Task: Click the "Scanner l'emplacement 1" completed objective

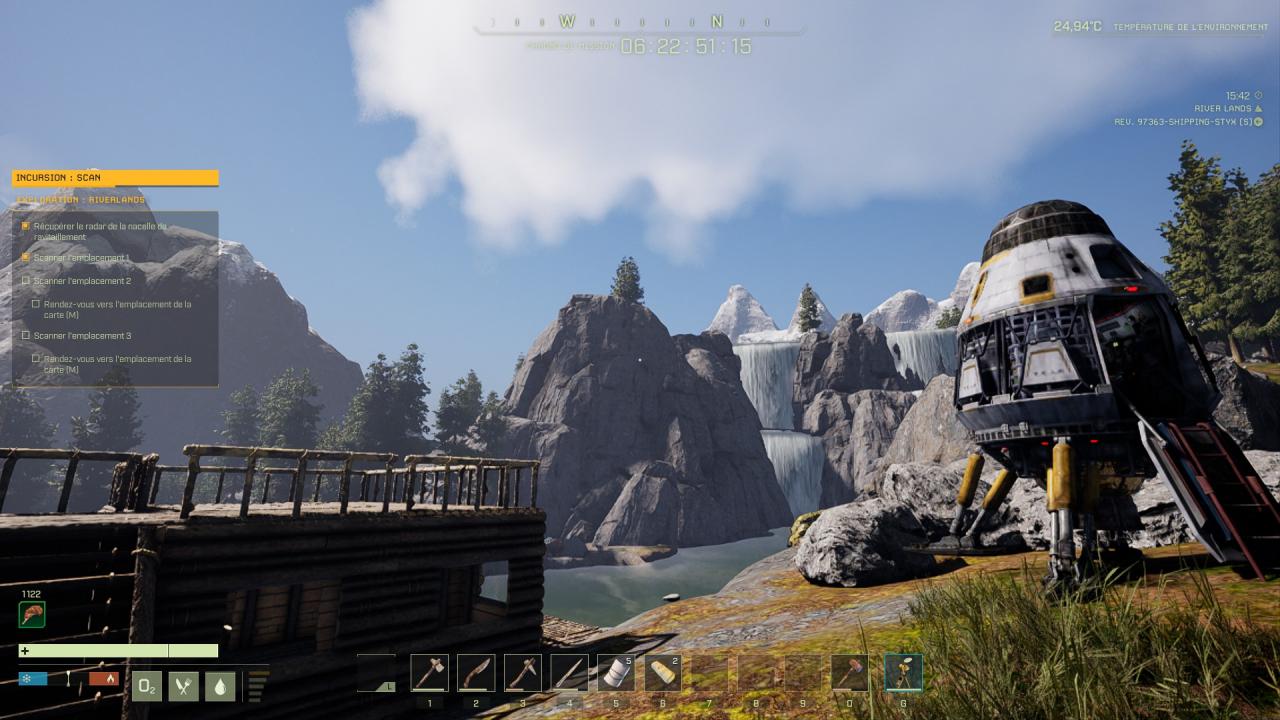Action: (82, 258)
